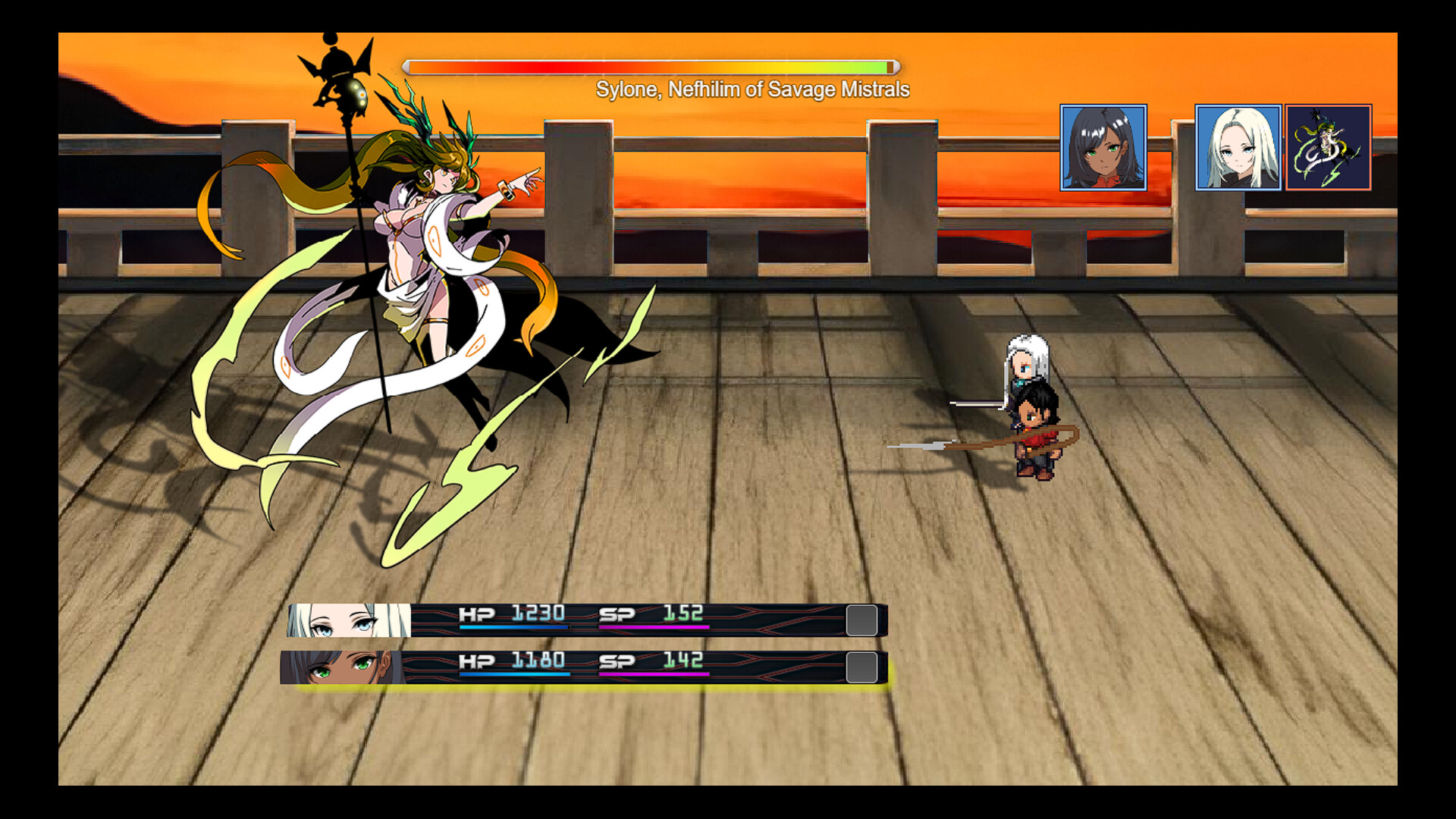Click Sylone's boss health bar

coord(652,66)
